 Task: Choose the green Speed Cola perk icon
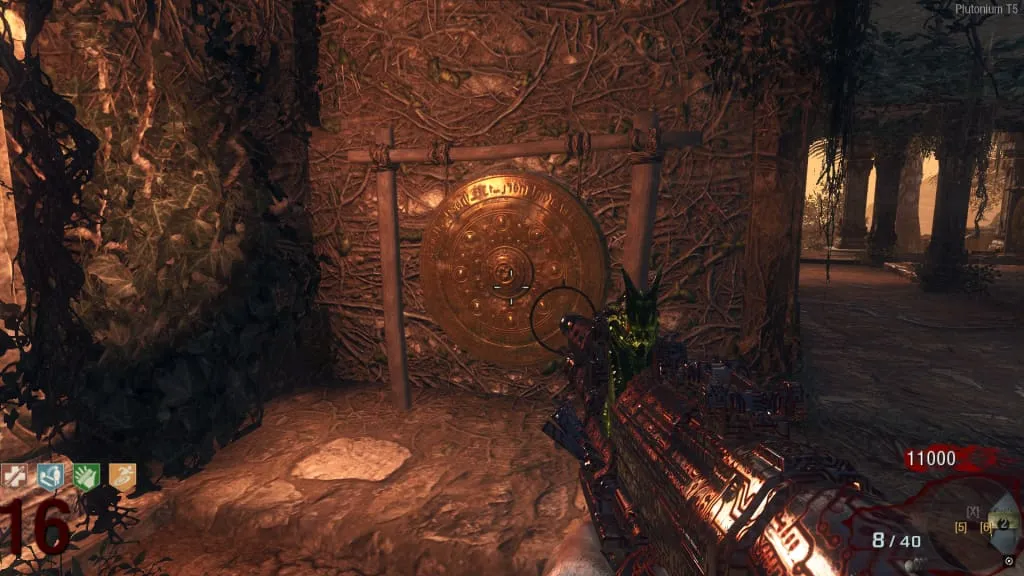86,478
